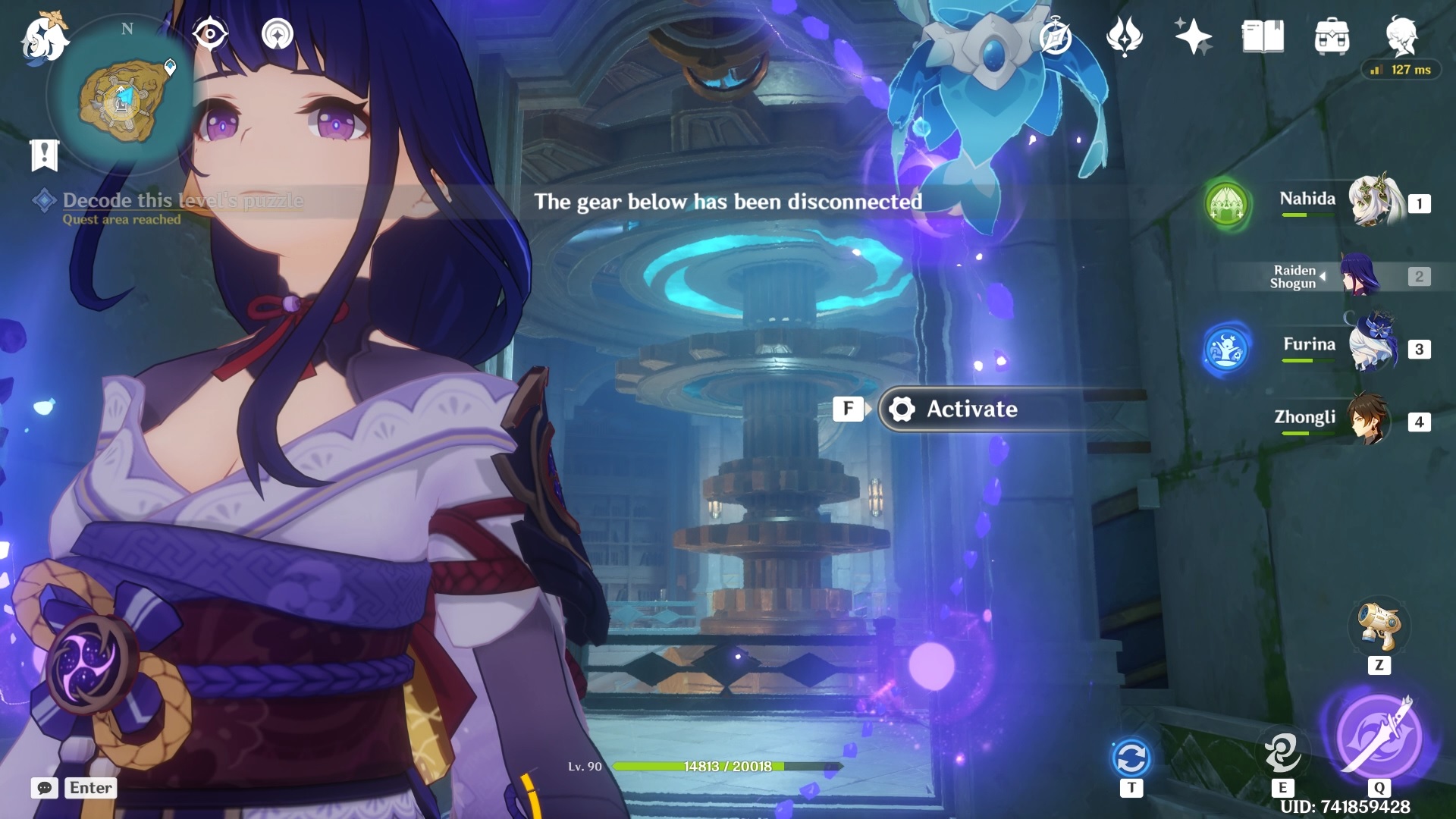Toggle the elemental sight eye icon

tap(209, 35)
